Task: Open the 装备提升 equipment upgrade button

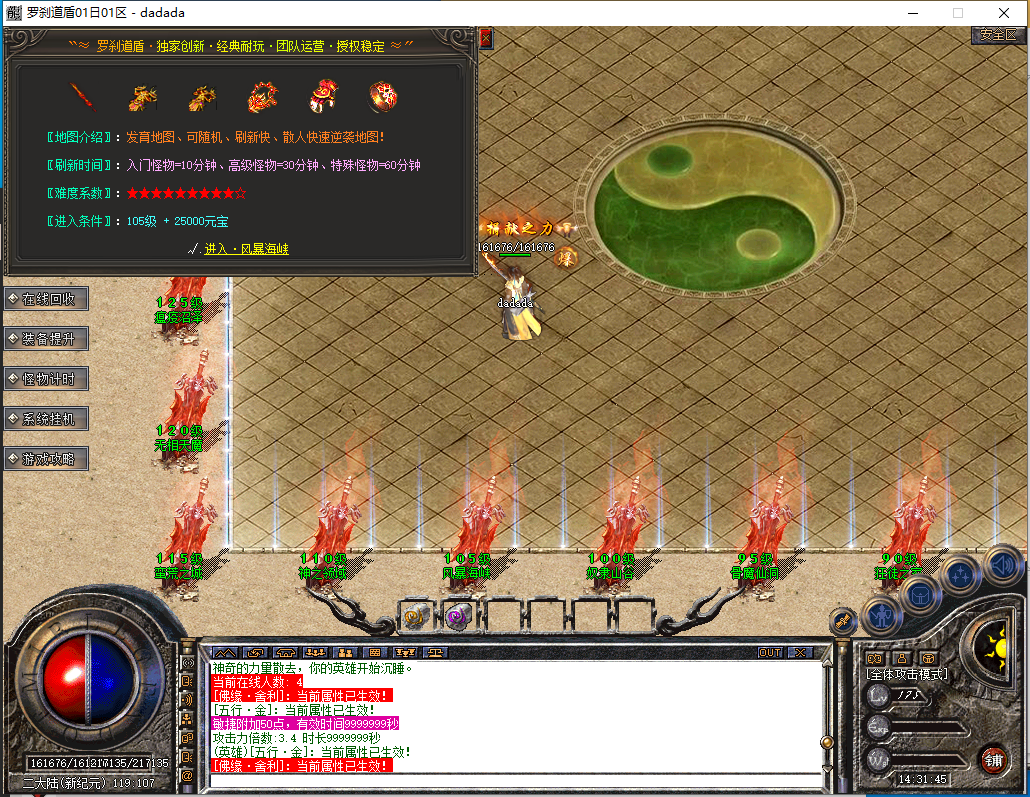Action: pyautogui.click(x=47, y=339)
